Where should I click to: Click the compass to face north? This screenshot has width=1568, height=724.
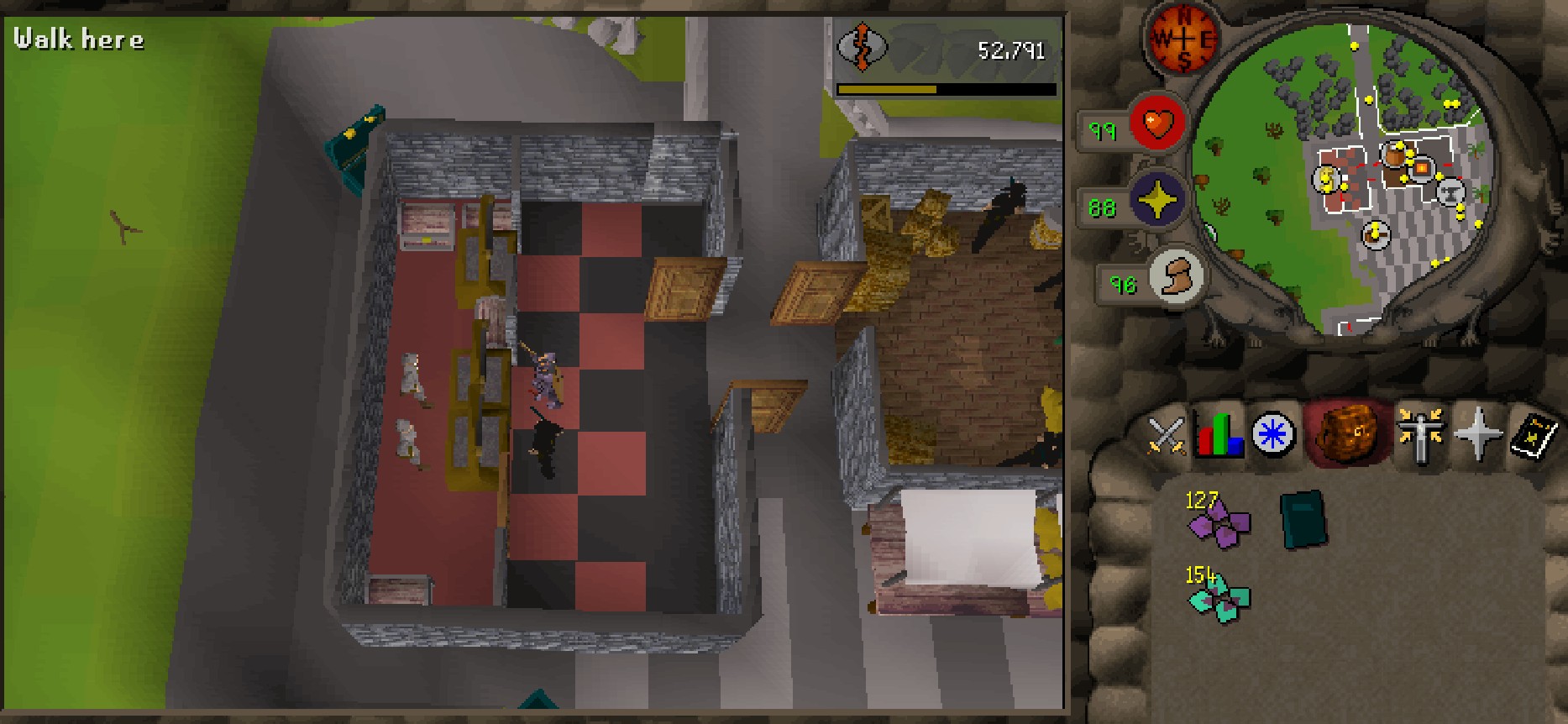(1183, 39)
